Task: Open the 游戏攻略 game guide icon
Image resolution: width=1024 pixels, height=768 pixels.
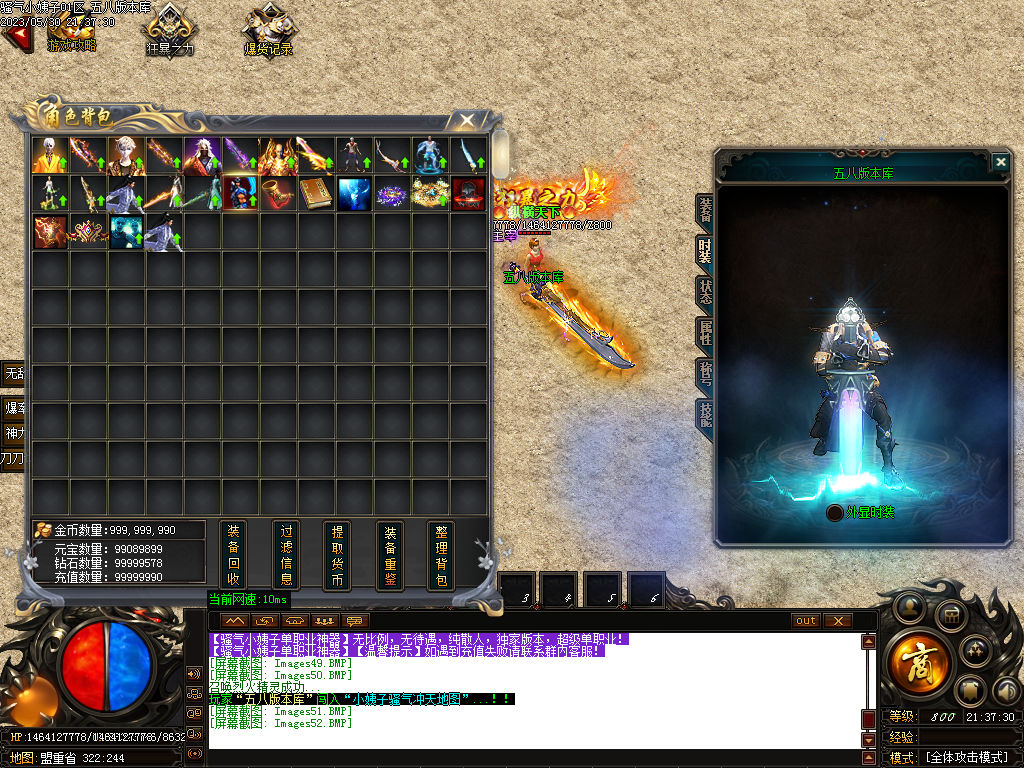Action: click(71, 30)
